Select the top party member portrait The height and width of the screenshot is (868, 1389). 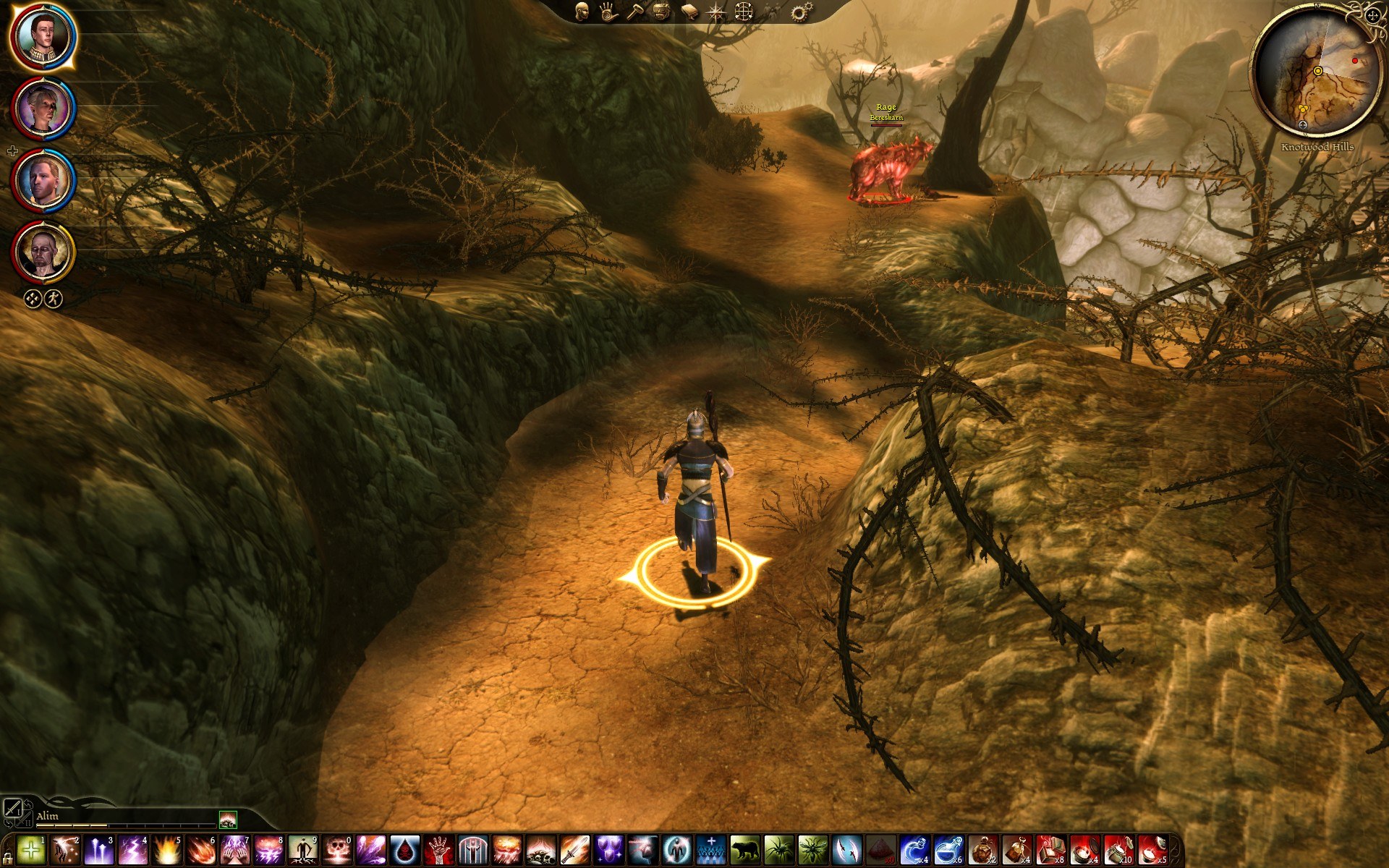(x=43, y=36)
